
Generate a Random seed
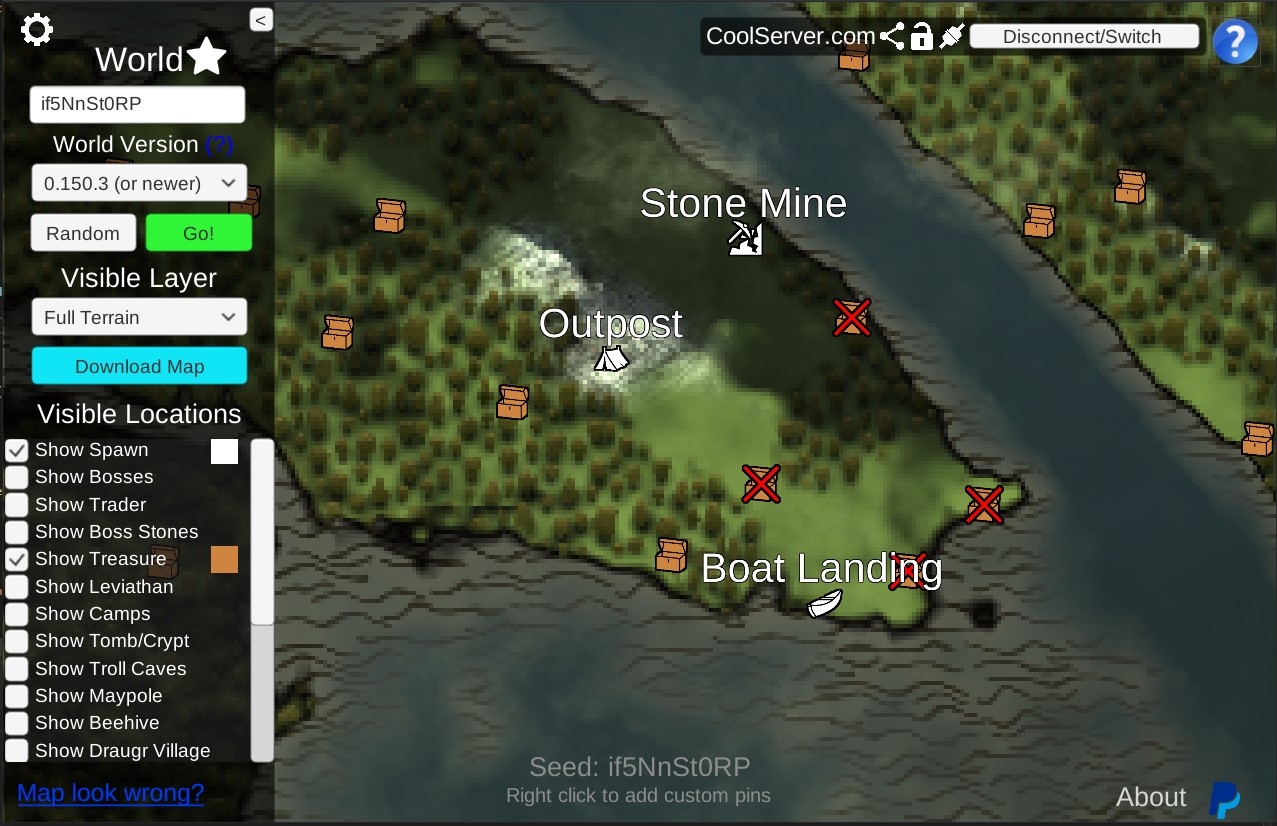coord(83,233)
